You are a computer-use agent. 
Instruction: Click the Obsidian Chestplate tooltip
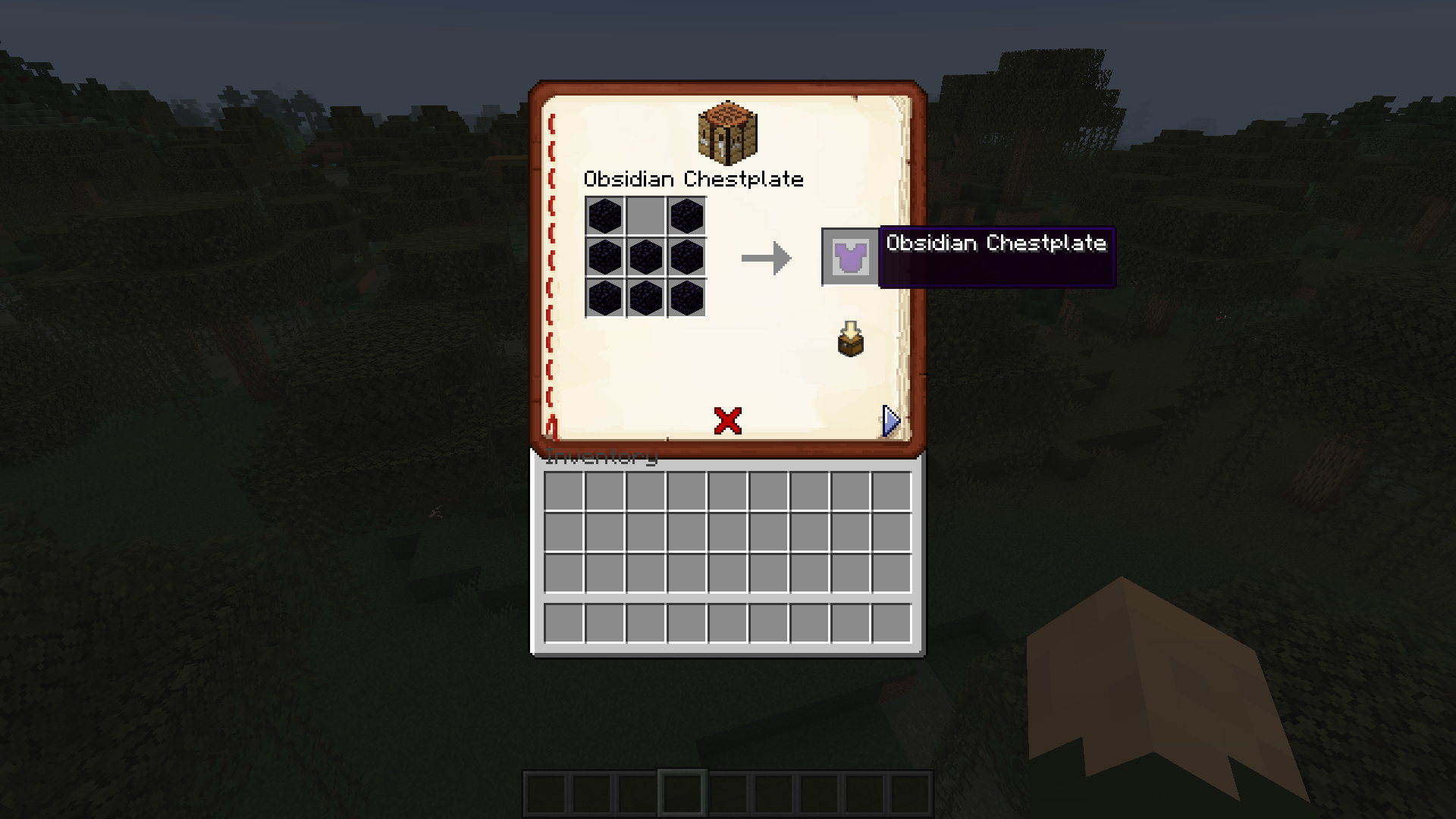coord(997,244)
